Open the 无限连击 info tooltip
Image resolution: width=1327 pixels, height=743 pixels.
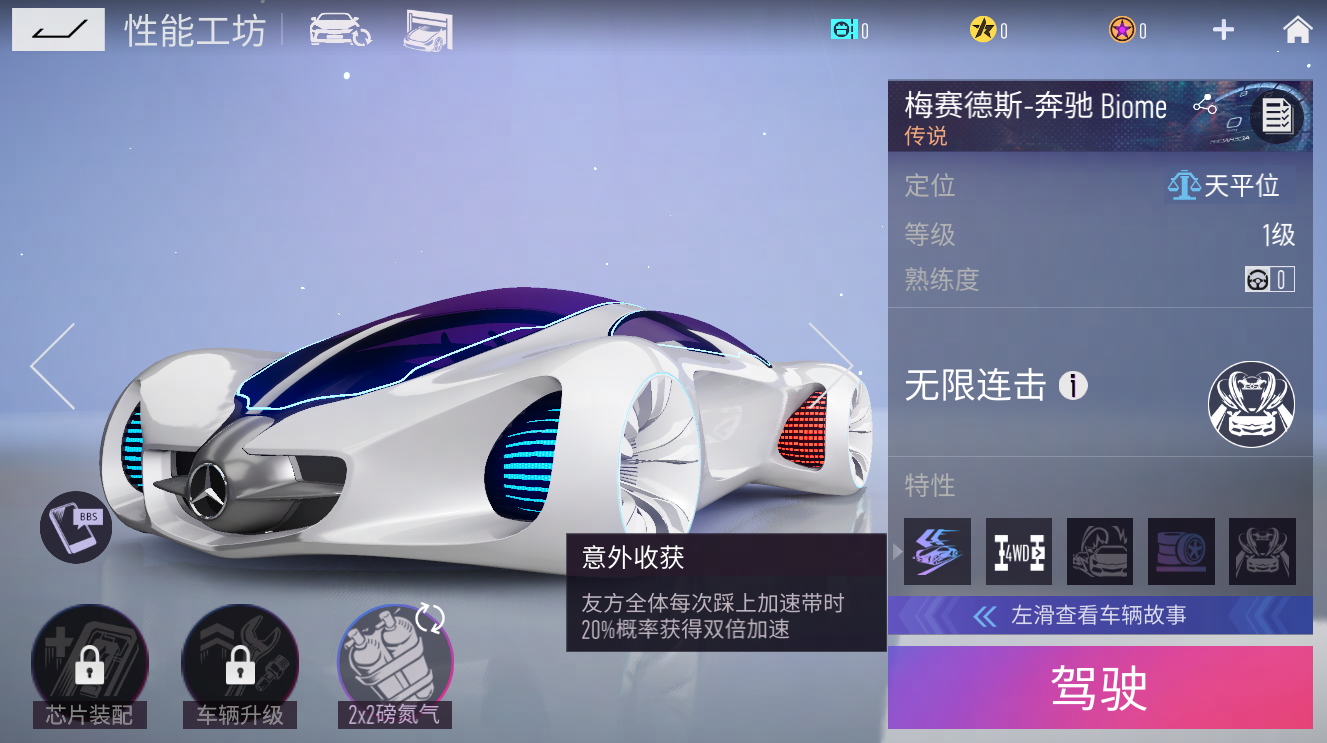pos(1071,387)
